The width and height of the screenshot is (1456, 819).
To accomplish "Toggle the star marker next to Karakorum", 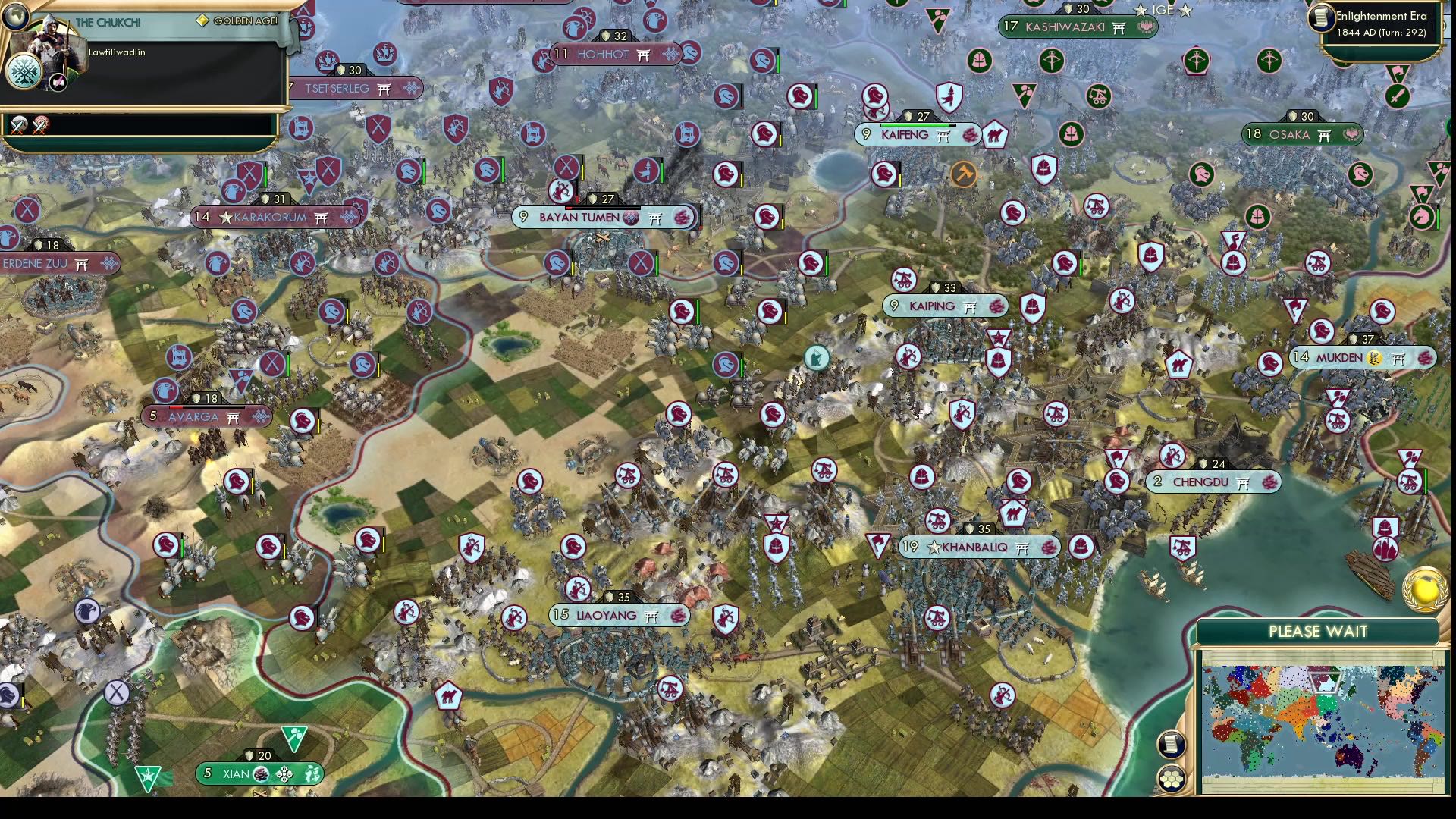I will tap(224, 217).
